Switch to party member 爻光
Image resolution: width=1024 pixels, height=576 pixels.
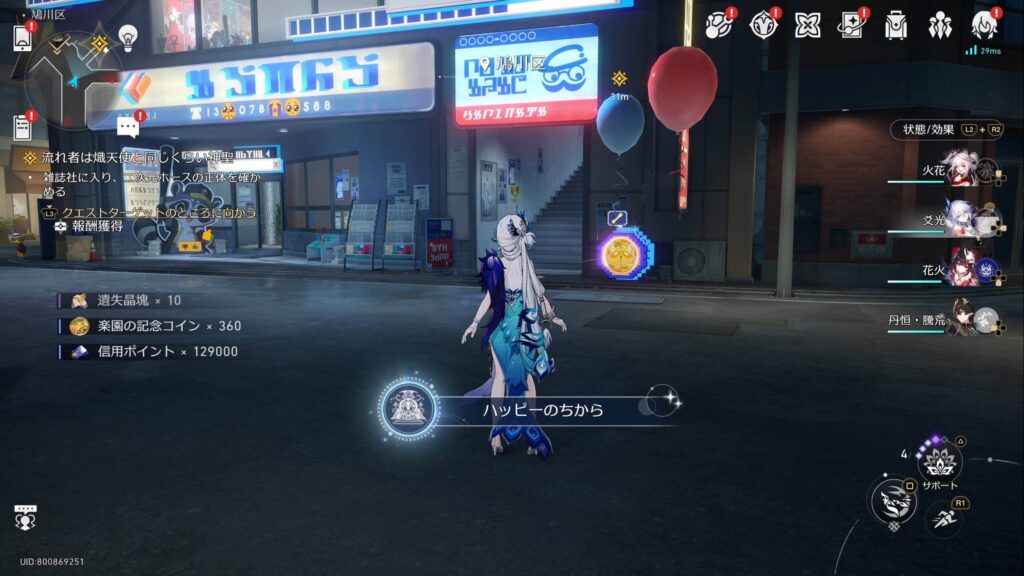[x=958, y=220]
